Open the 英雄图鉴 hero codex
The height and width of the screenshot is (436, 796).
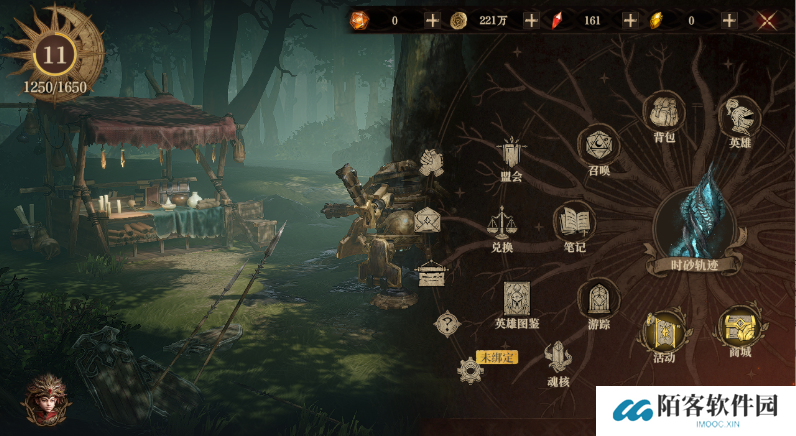coord(516,299)
